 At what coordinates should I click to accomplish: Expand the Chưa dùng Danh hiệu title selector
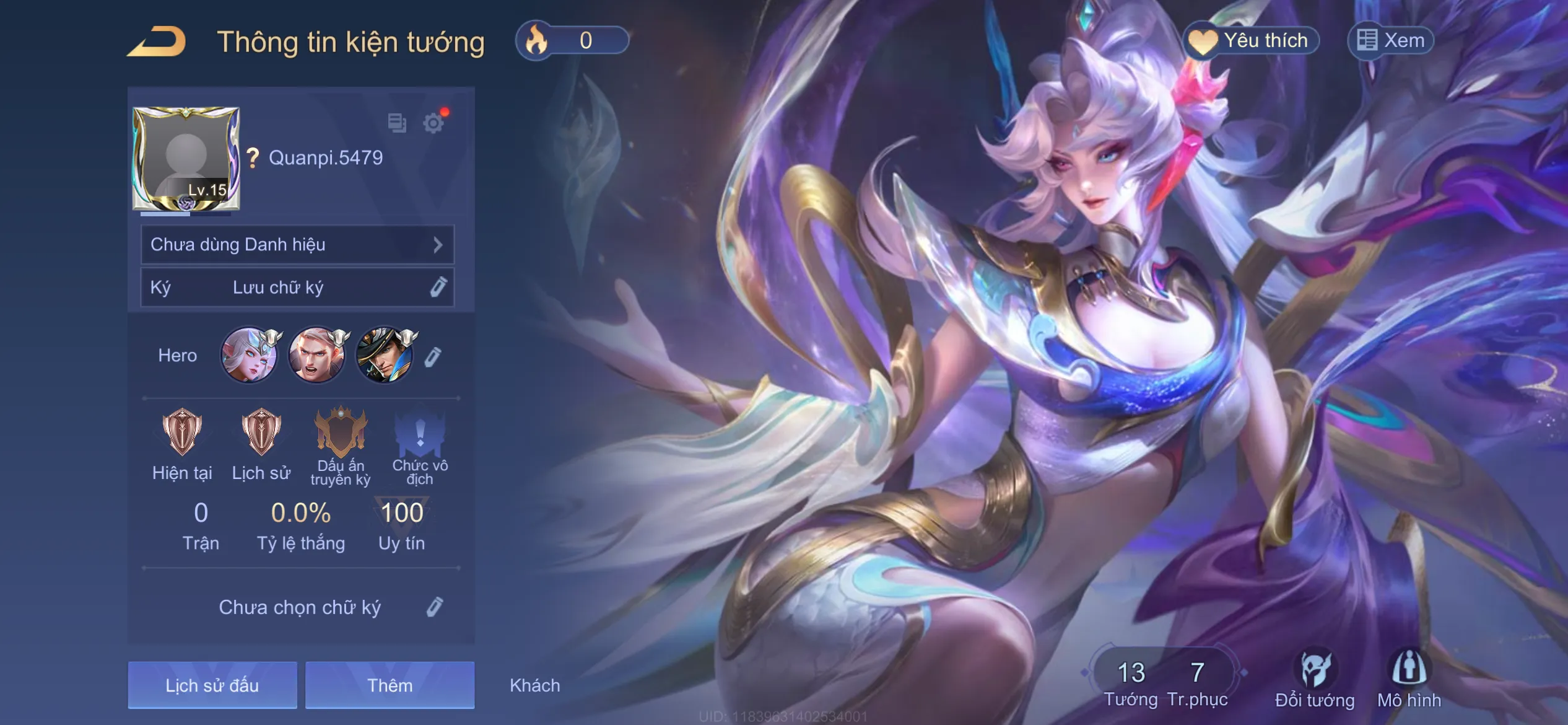[297, 244]
